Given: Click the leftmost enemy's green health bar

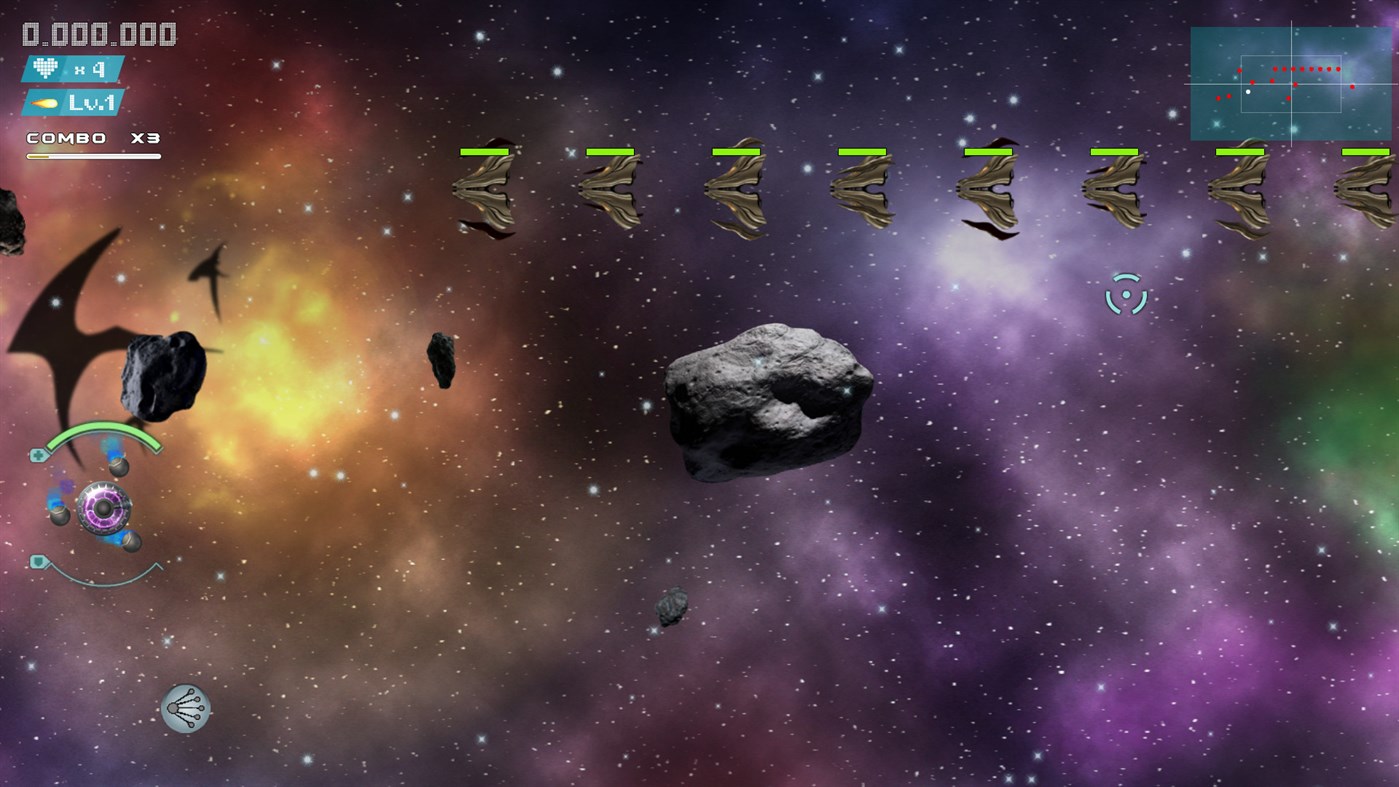Looking at the screenshot, I should (483, 153).
